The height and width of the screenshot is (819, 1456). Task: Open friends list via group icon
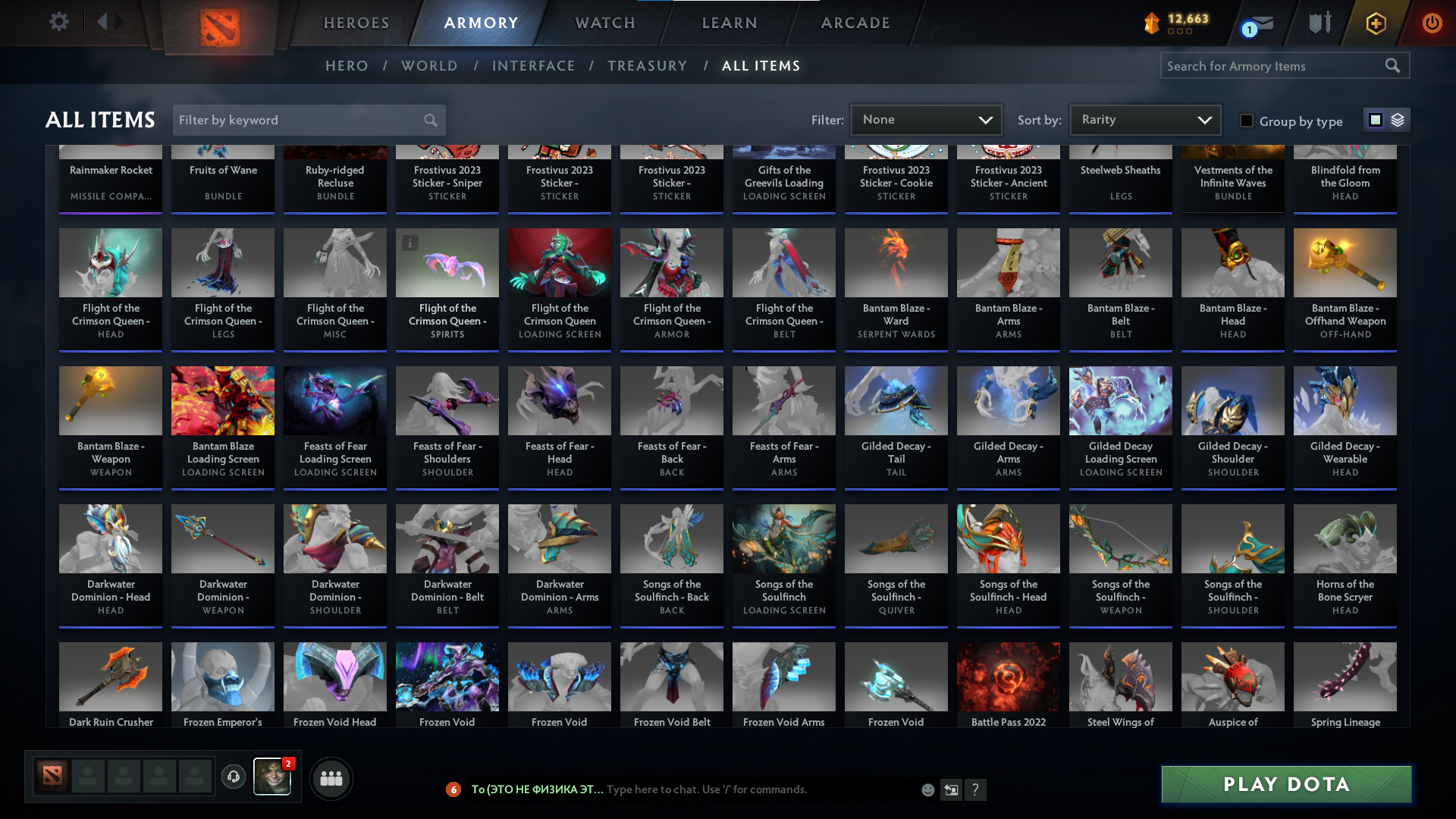(x=330, y=778)
